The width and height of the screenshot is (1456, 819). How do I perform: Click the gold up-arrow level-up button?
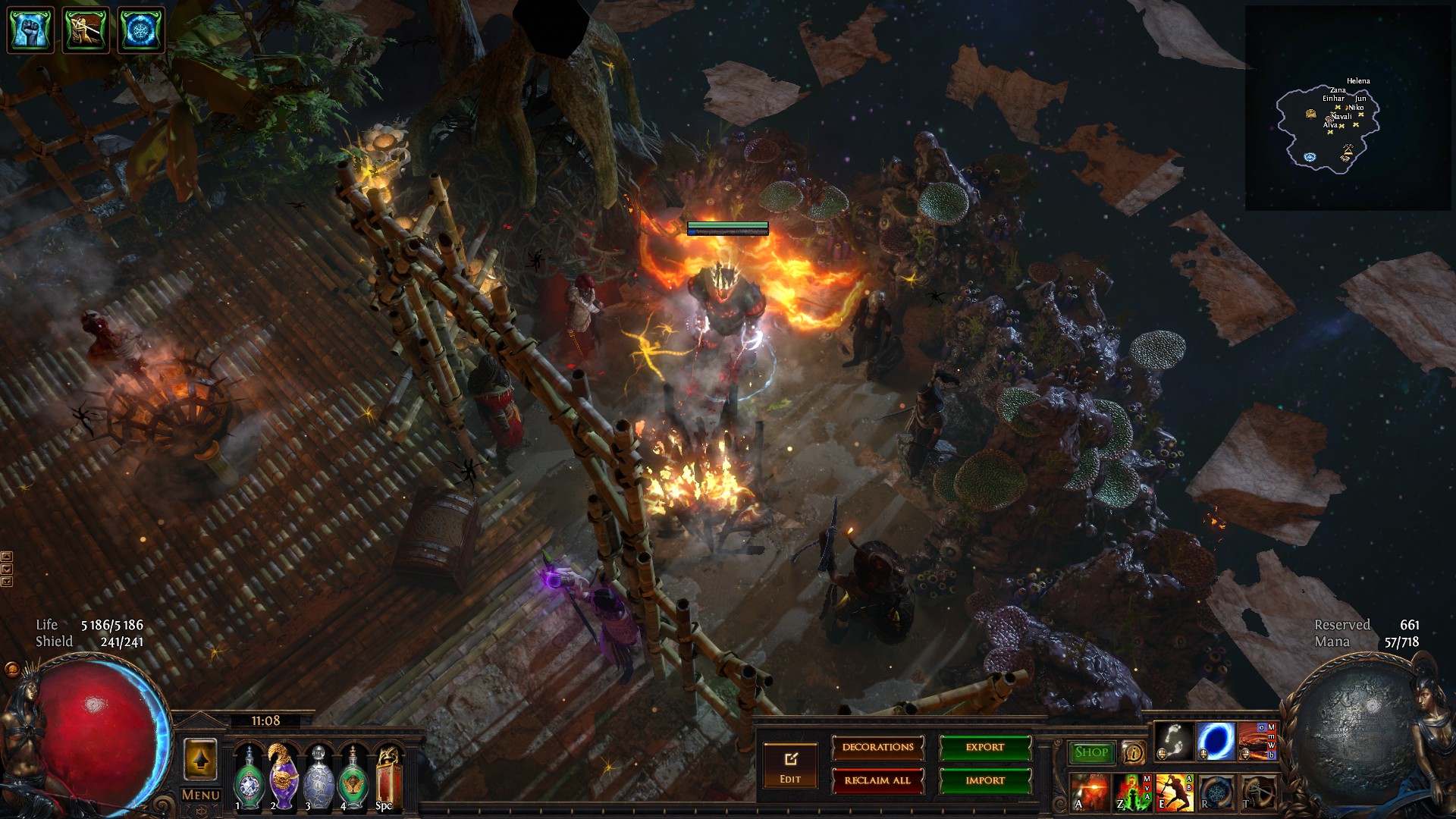coord(200,760)
